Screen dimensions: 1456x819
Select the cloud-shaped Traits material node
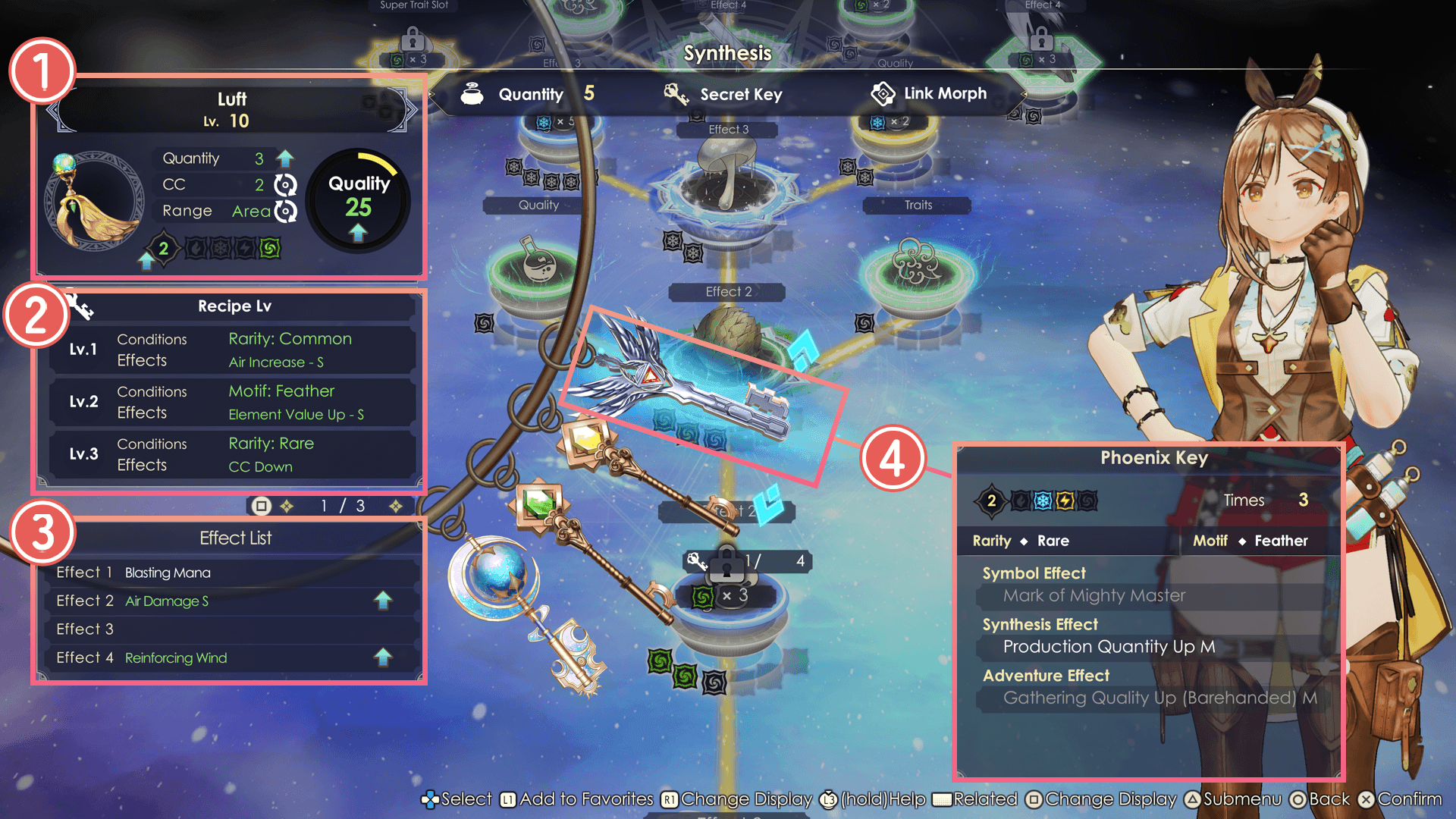[916, 265]
